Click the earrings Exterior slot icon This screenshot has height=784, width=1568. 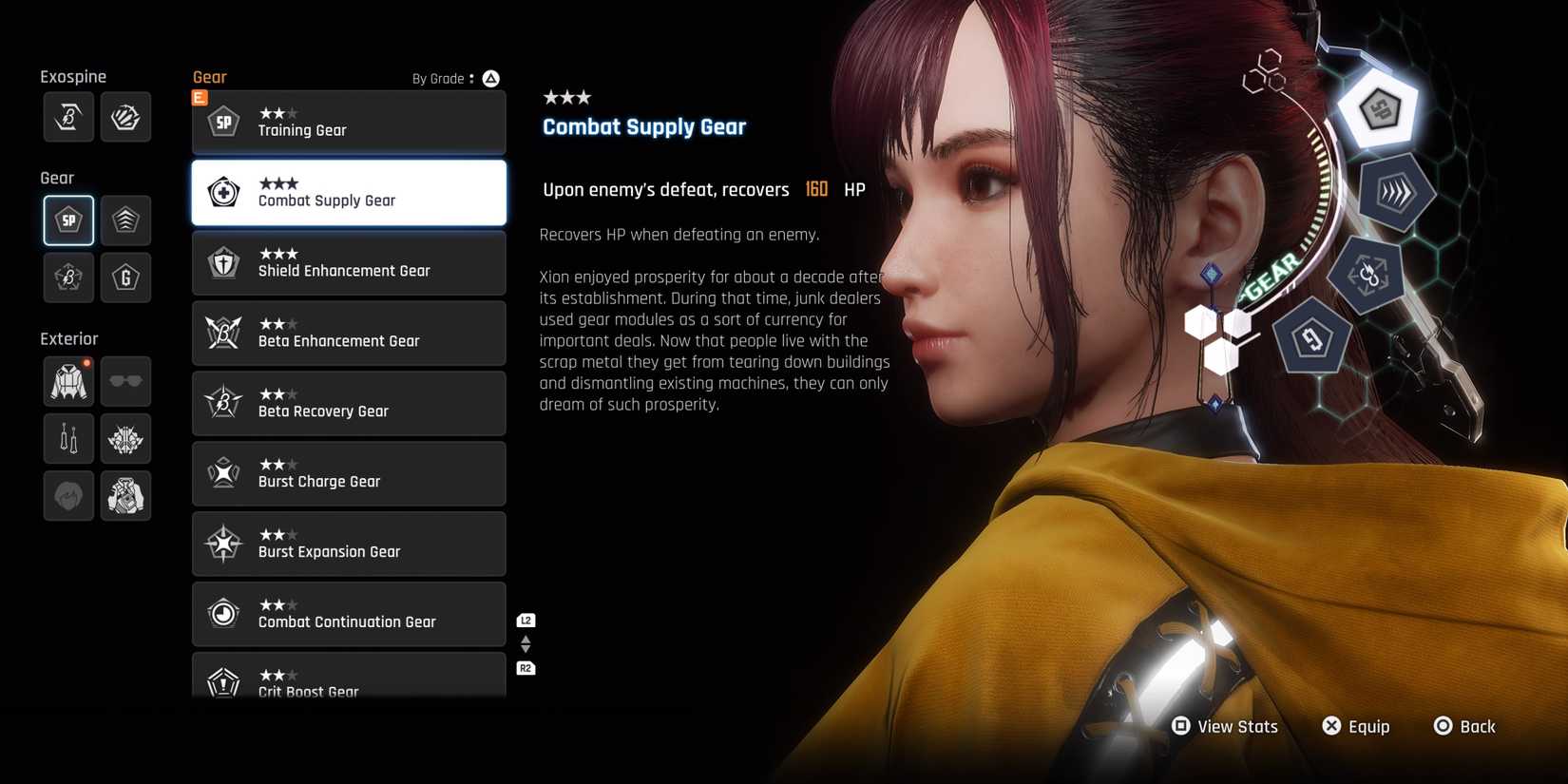(67, 438)
